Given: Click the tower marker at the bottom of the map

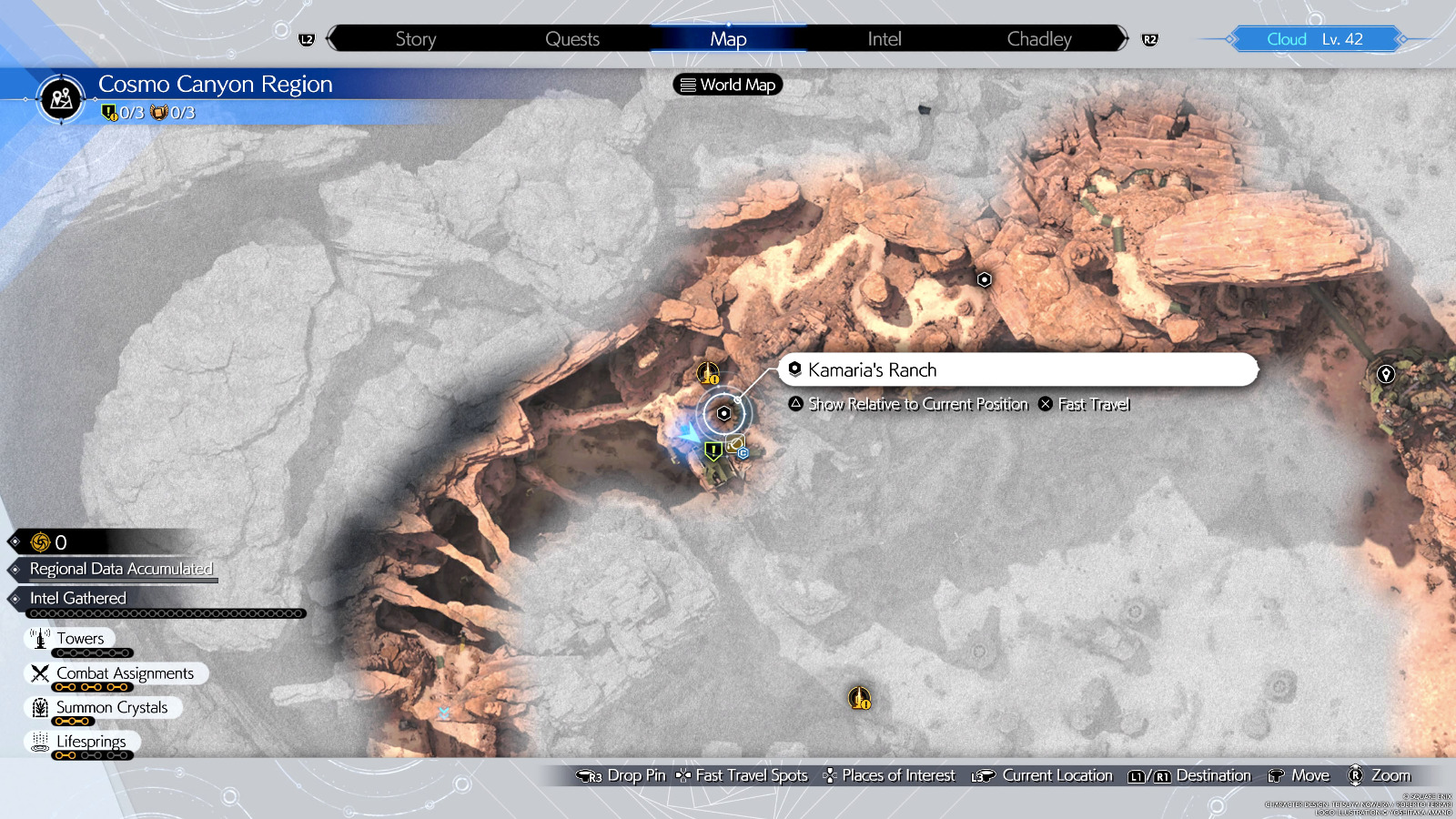Looking at the screenshot, I should pyautogui.click(x=860, y=698).
